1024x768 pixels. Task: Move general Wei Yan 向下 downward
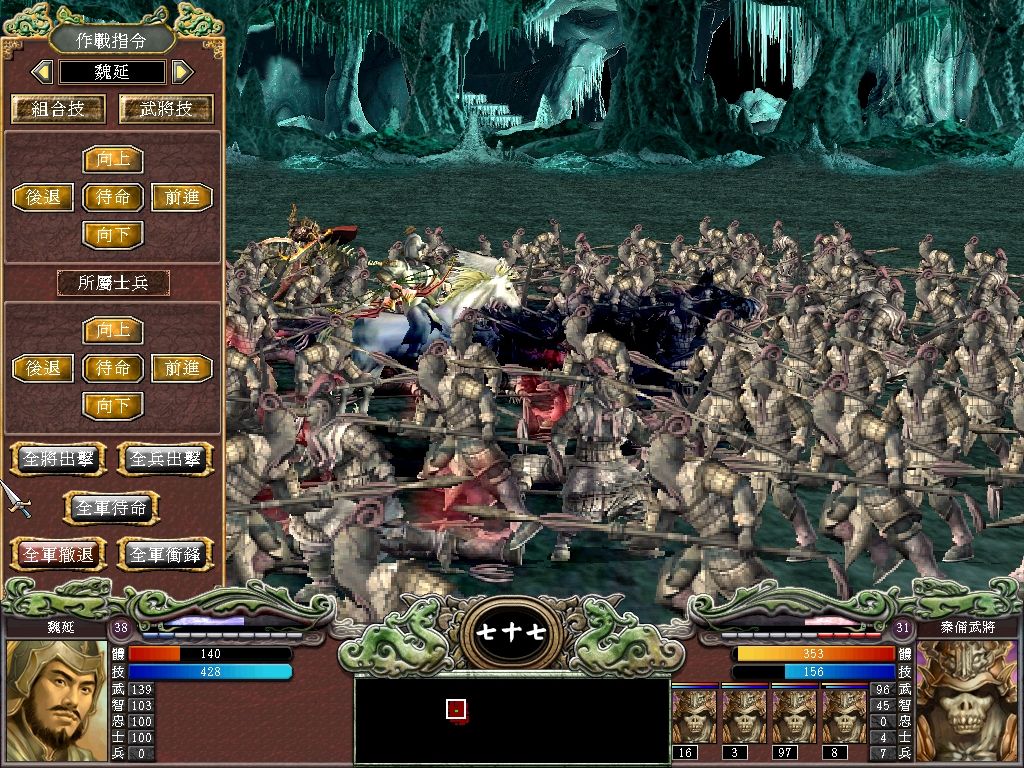pos(113,235)
